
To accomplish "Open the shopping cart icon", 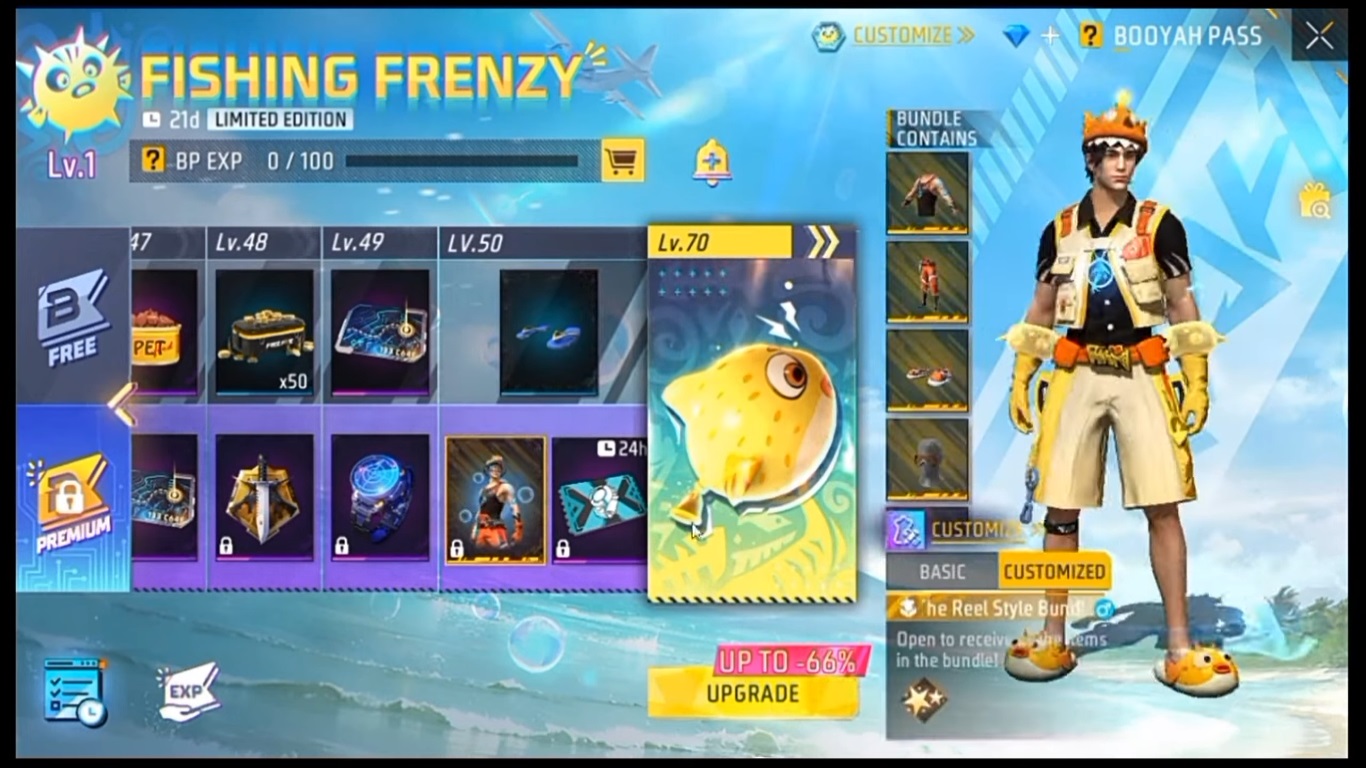I will click(x=625, y=160).
